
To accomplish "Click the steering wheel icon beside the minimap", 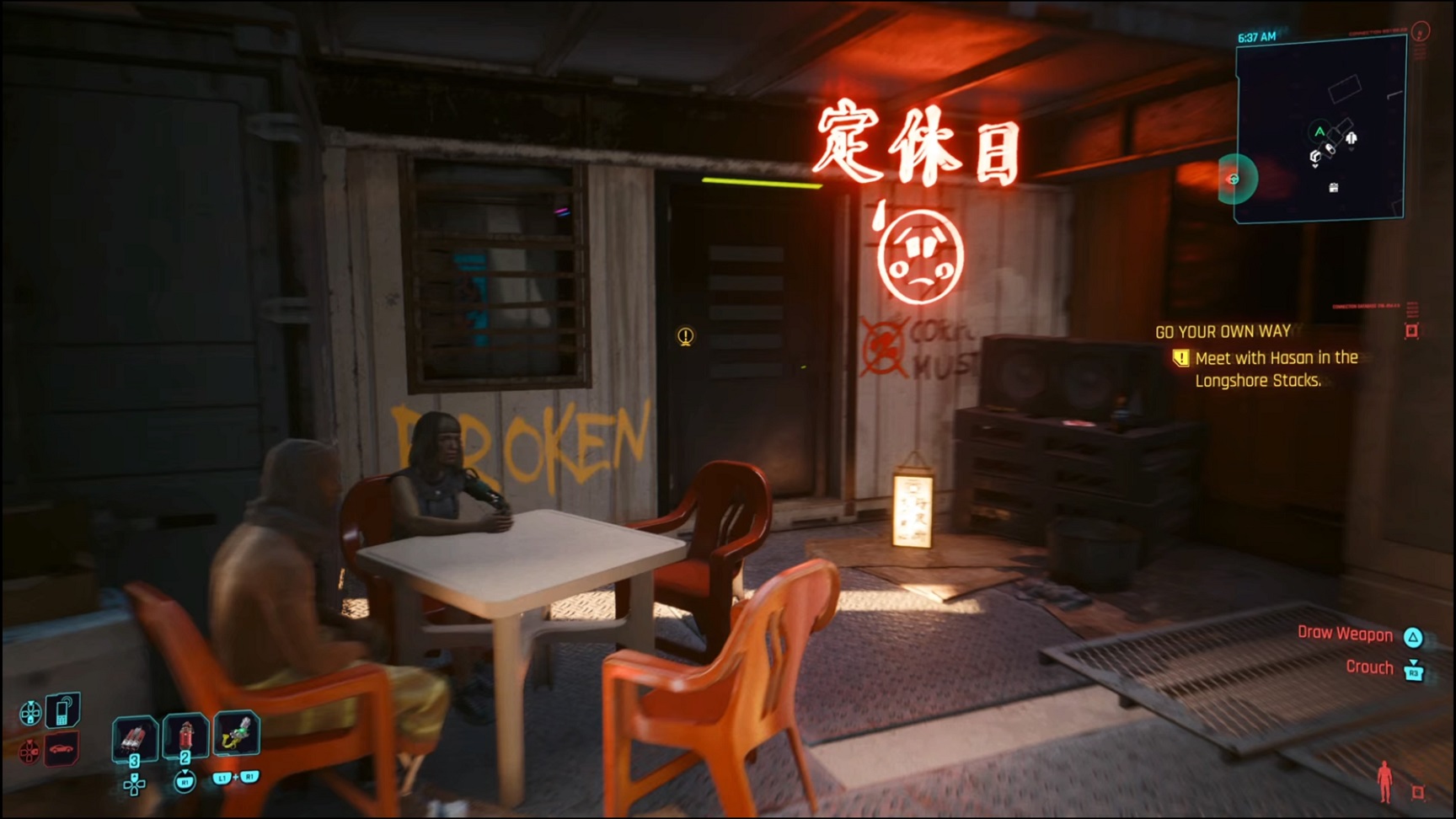I will click(x=1233, y=178).
